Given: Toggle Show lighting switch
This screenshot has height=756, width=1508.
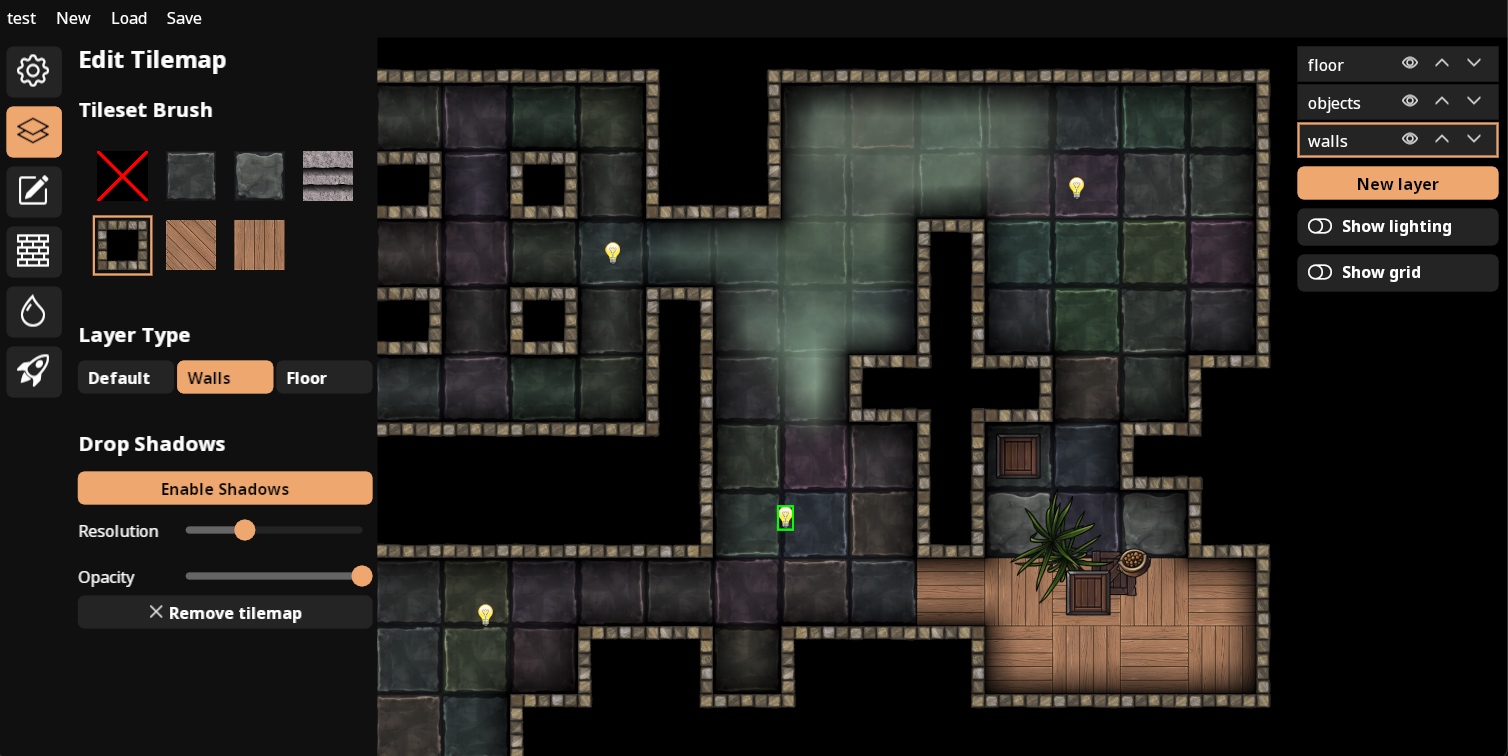Looking at the screenshot, I should coord(1320,227).
